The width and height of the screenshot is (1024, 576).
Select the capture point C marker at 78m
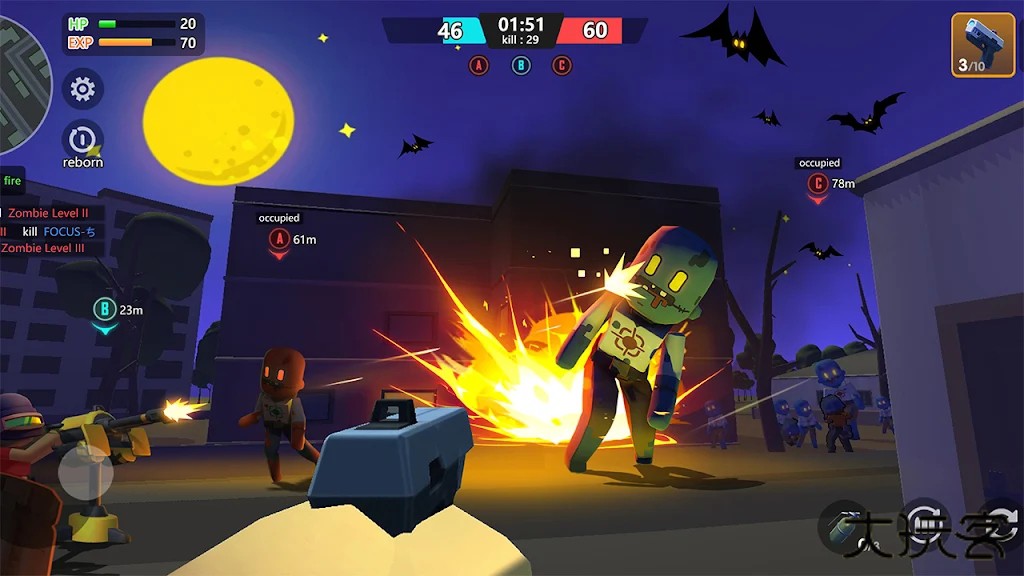(818, 184)
